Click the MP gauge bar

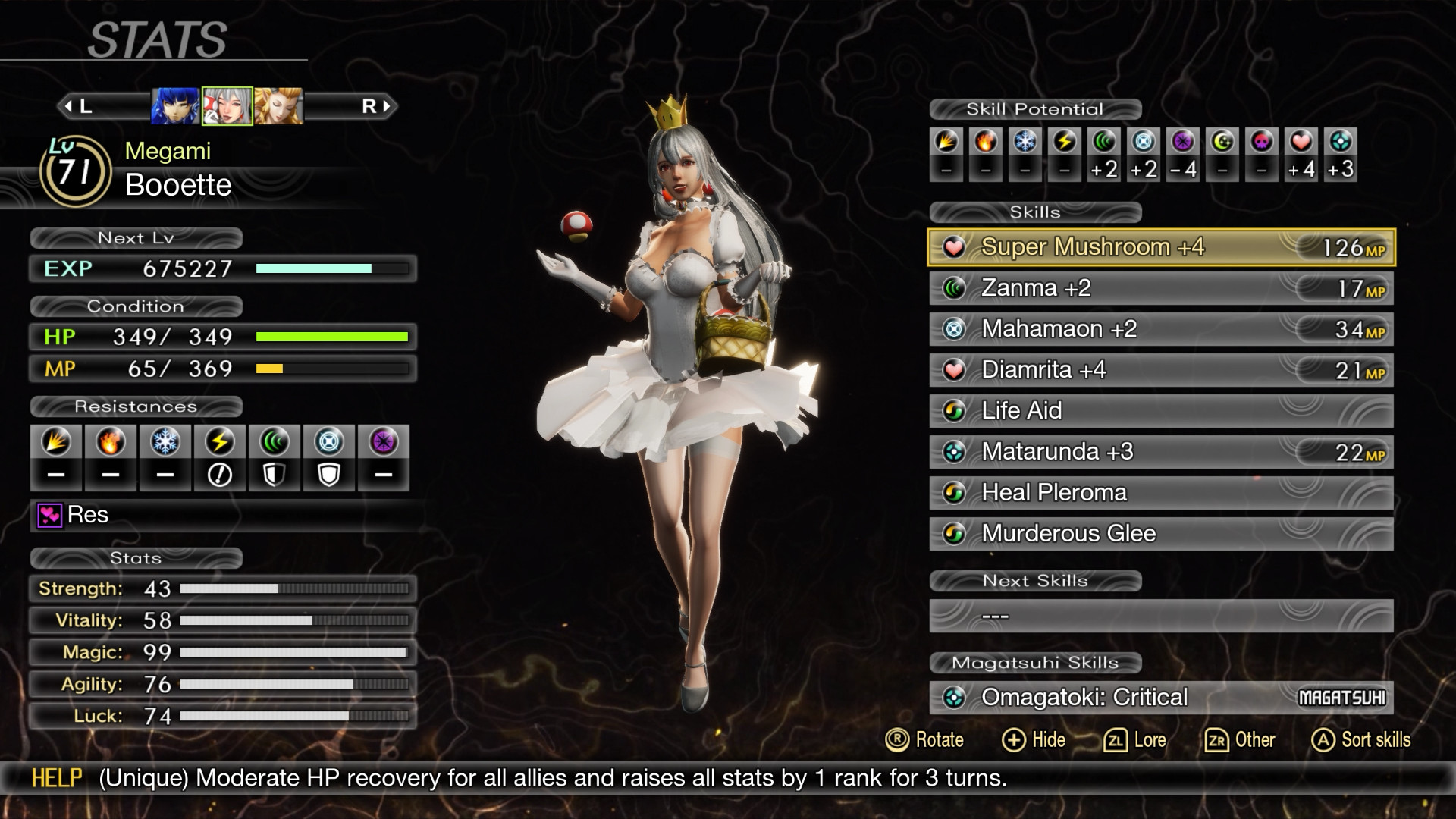(334, 369)
